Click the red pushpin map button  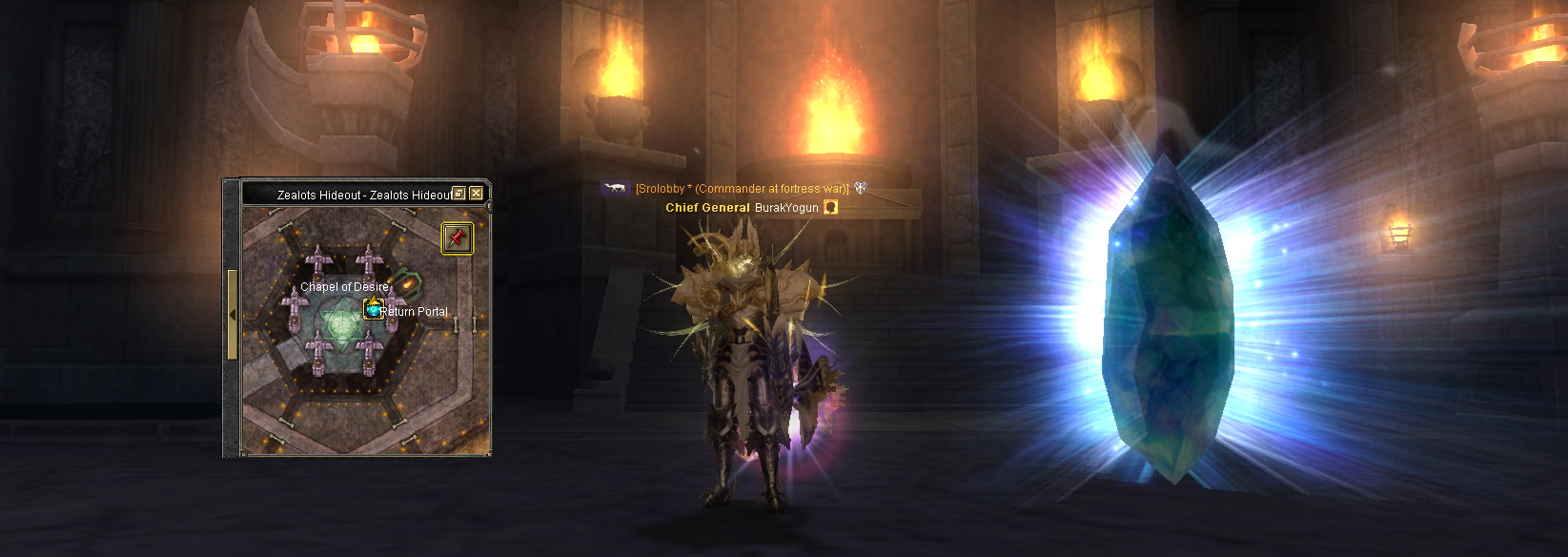click(x=458, y=237)
